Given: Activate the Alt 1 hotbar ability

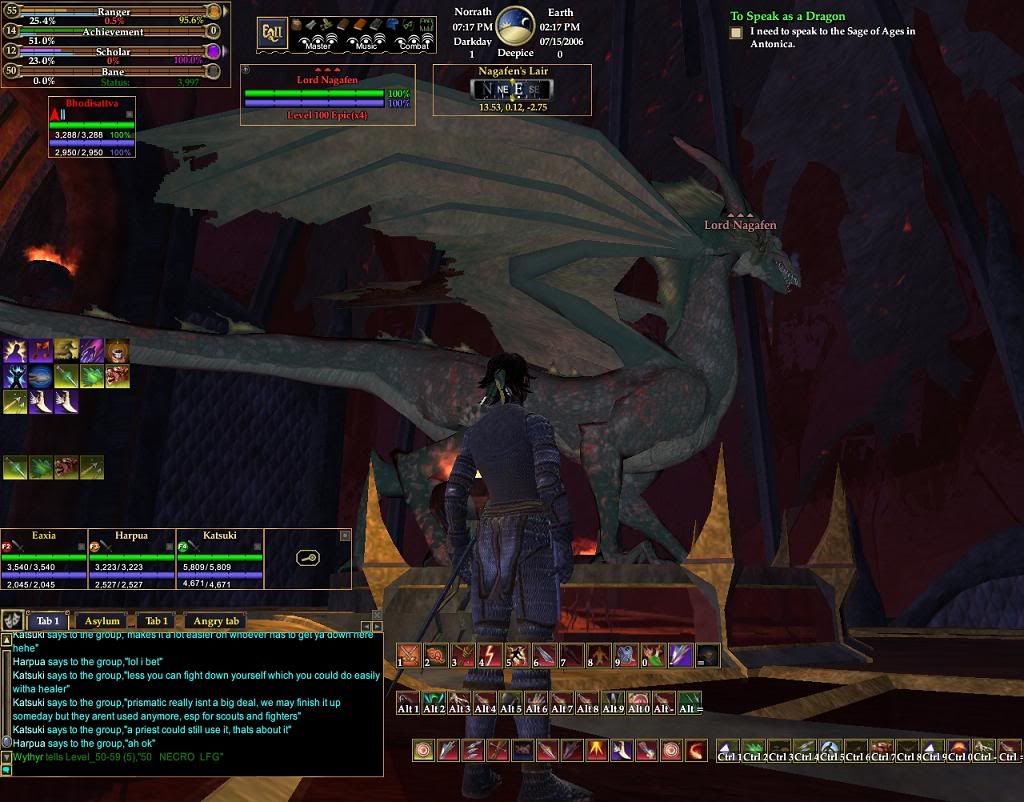Looking at the screenshot, I should [x=408, y=702].
